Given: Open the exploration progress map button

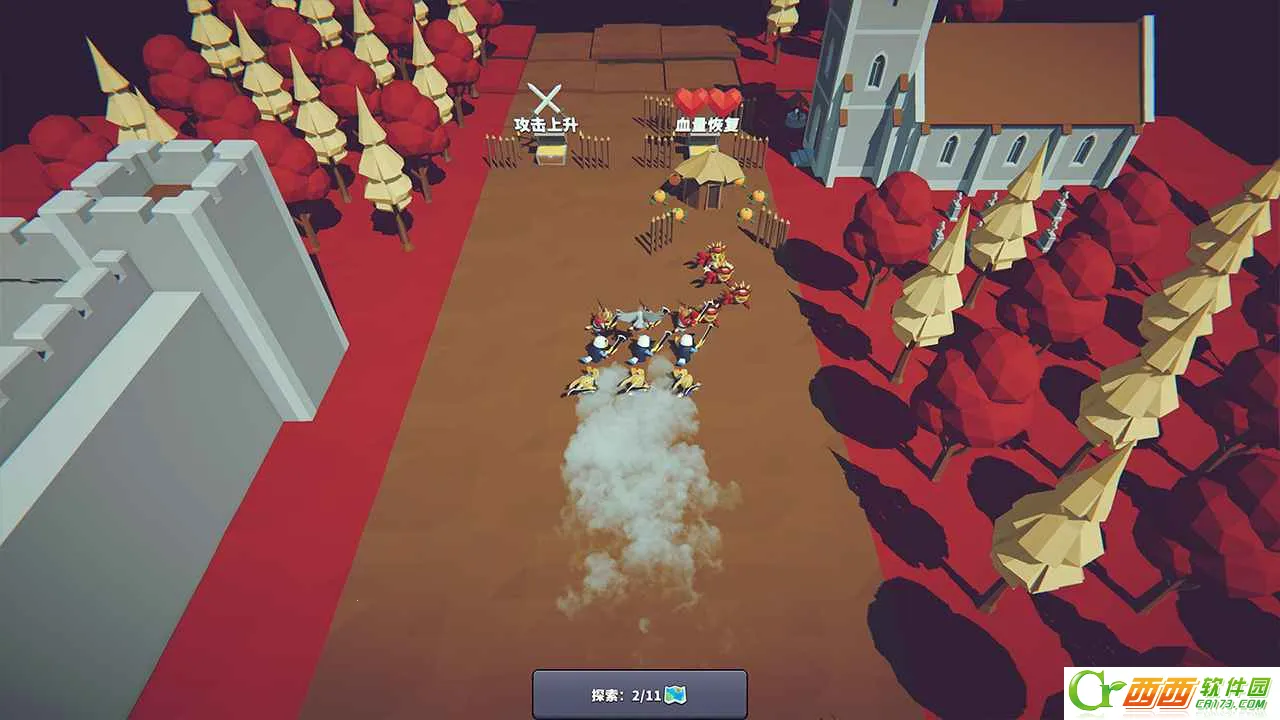Looking at the screenshot, I should [x=639, y=695].
